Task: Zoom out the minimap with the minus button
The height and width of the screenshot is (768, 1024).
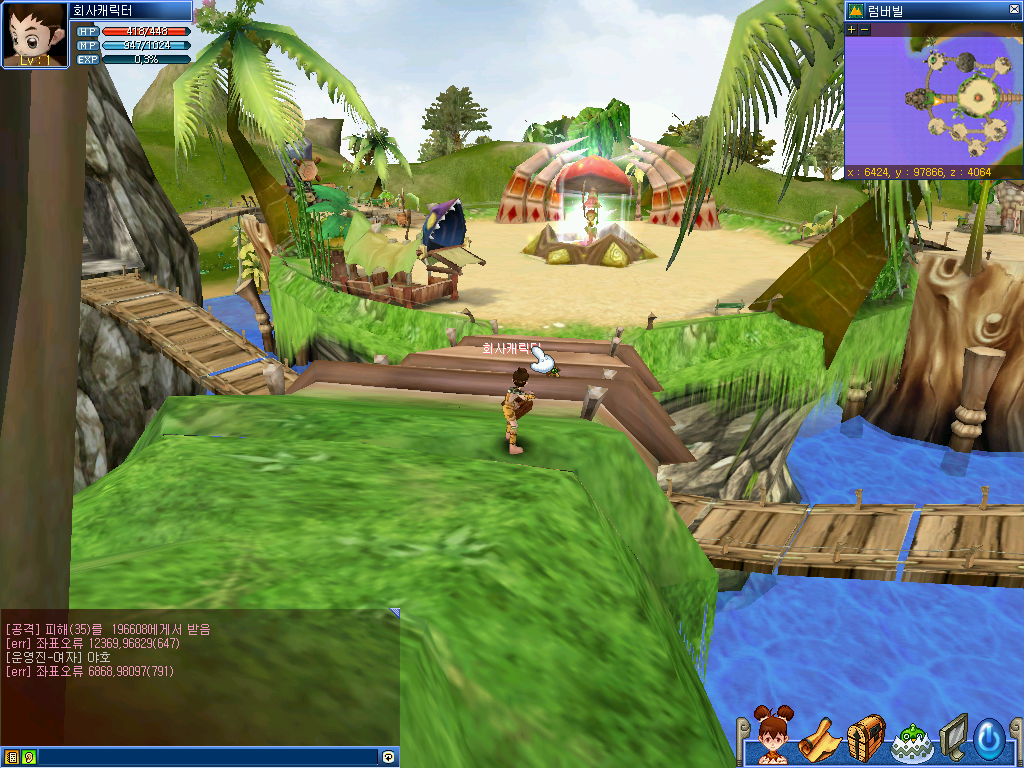Action: click(865, 30)
